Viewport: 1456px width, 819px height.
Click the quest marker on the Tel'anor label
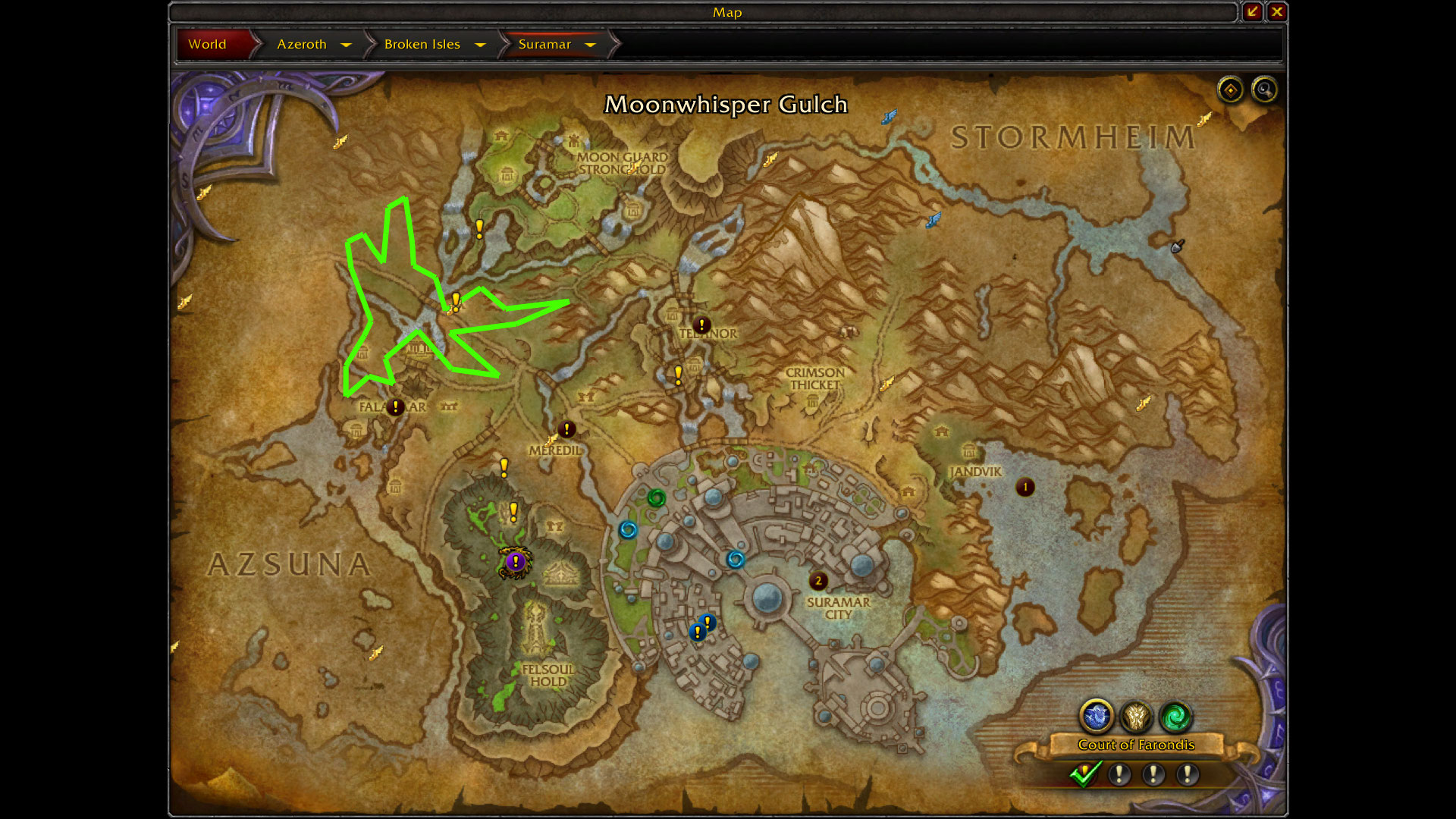click(701, 325)
